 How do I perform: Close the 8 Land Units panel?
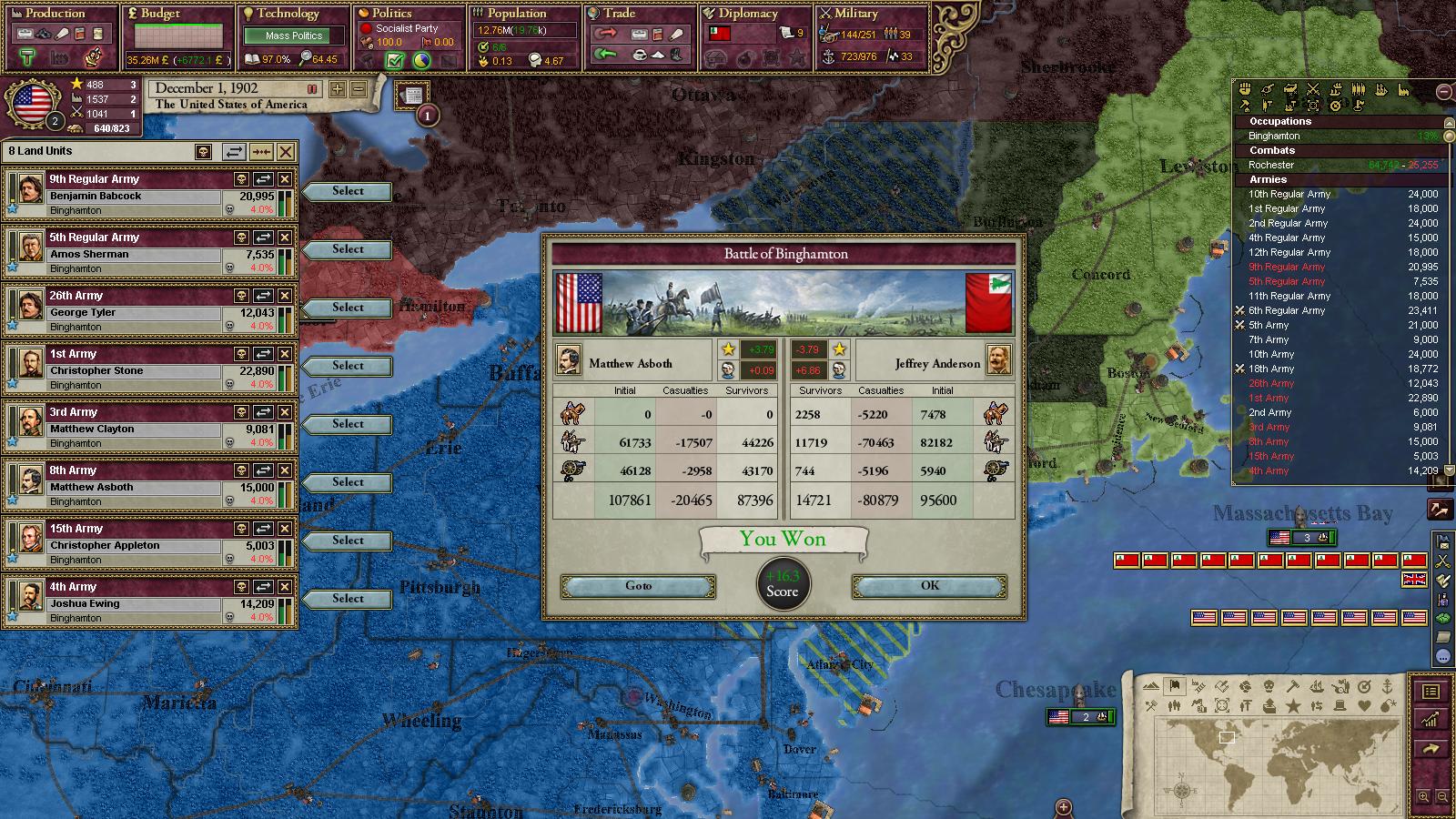tap(286, 152)
